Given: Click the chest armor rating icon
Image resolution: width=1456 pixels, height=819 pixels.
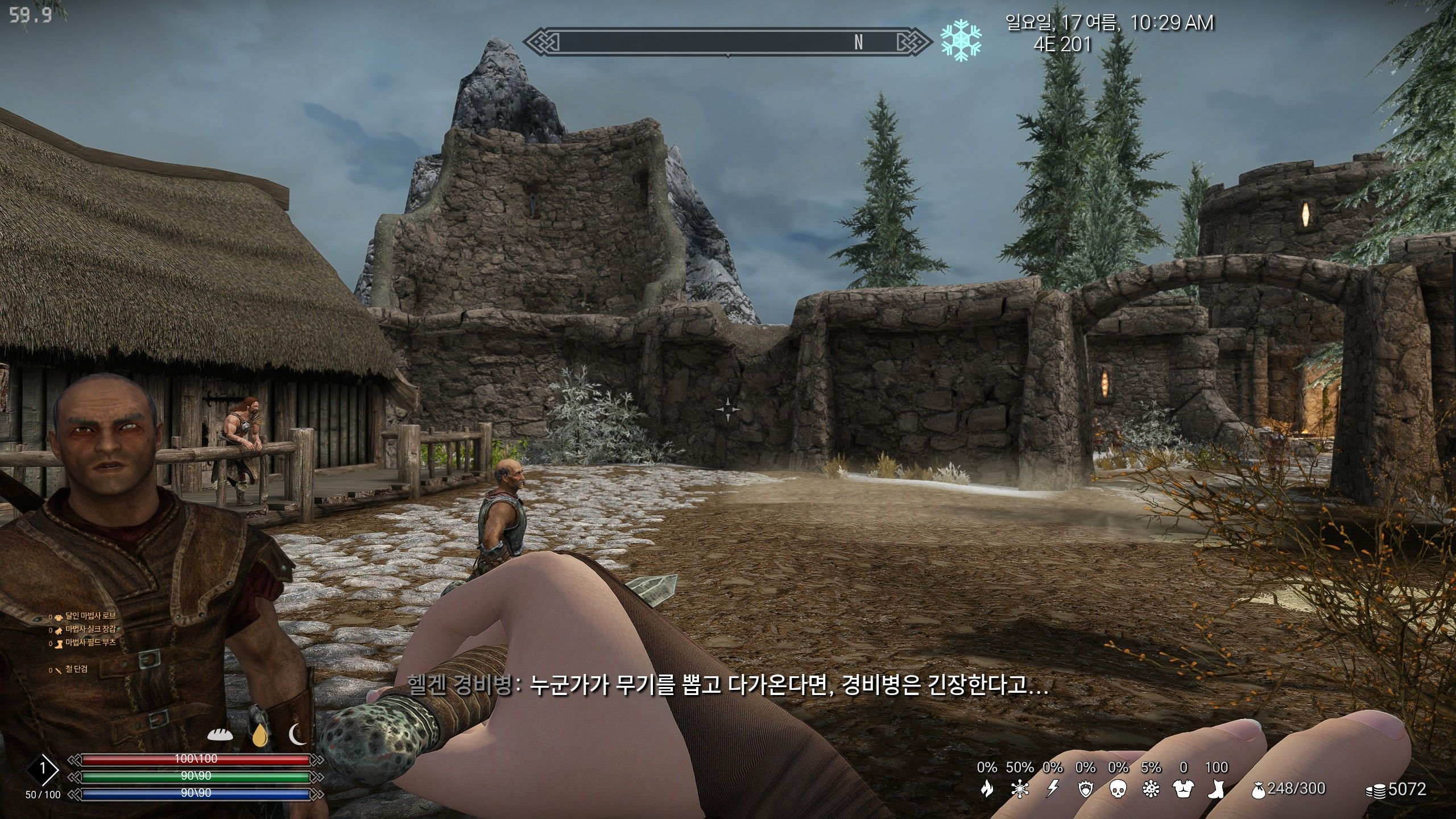Looking at the screenshot, I should [1184, 788].
